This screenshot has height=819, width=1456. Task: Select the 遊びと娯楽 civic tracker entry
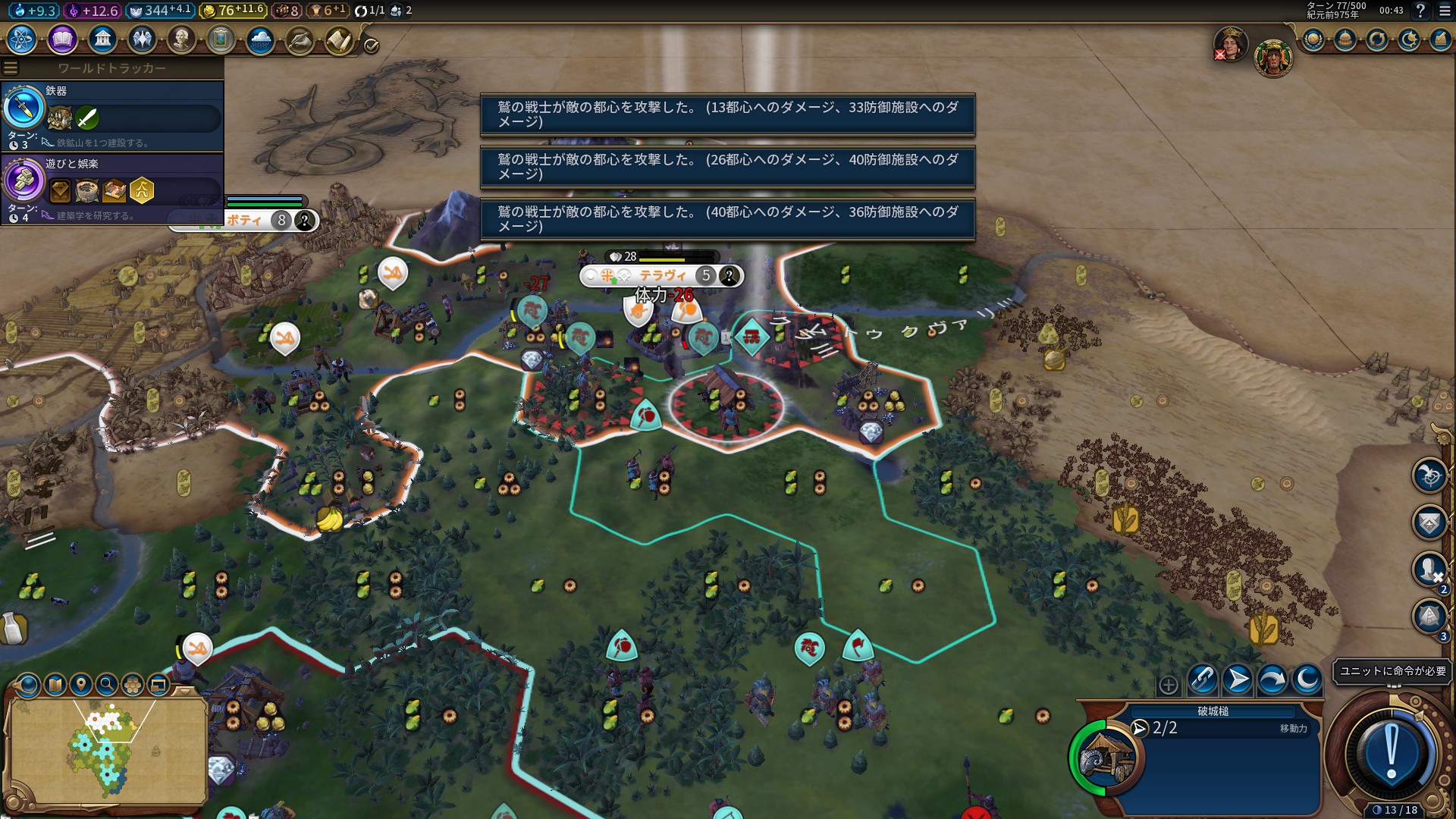click(112, 188)
